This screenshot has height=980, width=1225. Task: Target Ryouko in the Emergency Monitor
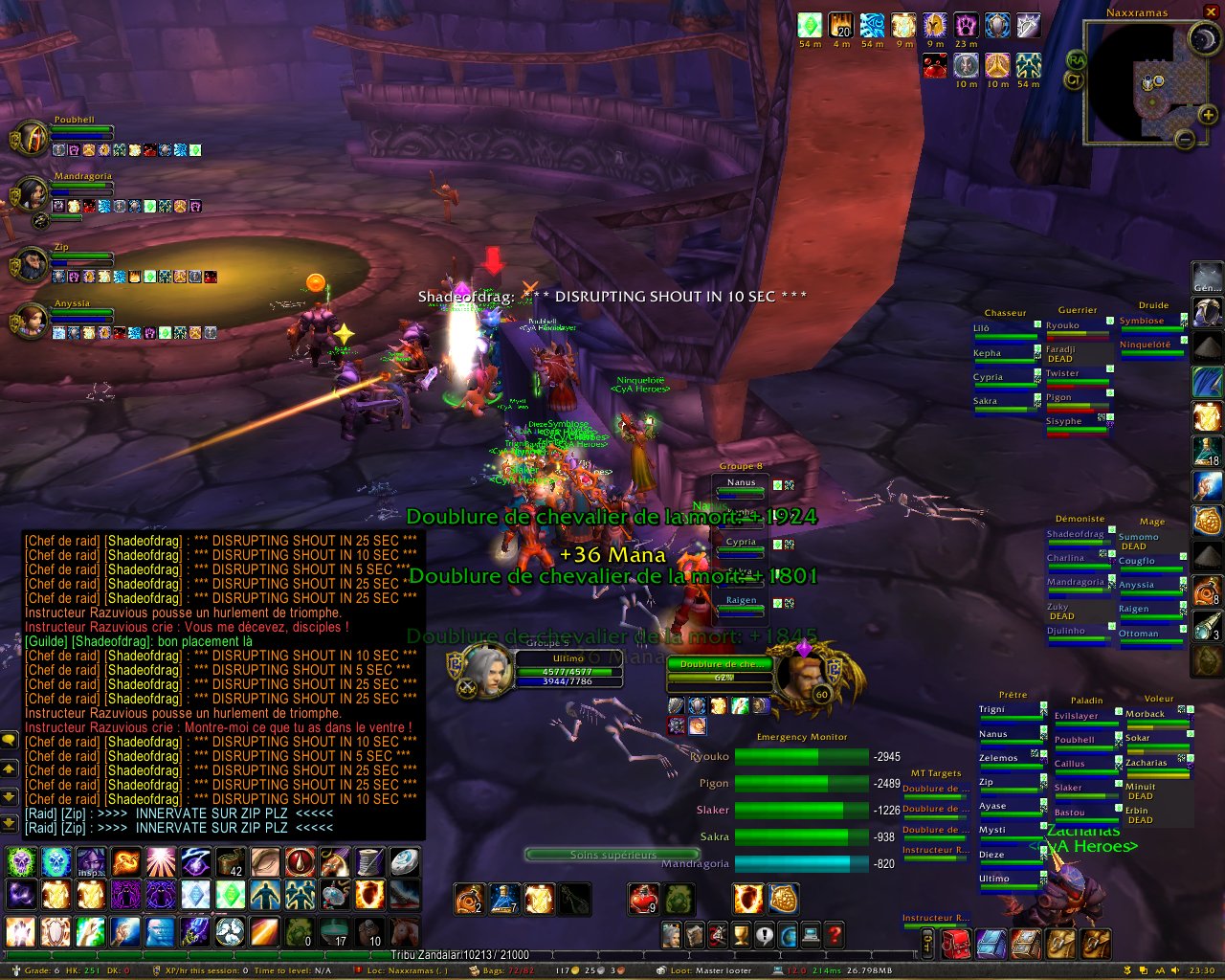click(801, 757)
